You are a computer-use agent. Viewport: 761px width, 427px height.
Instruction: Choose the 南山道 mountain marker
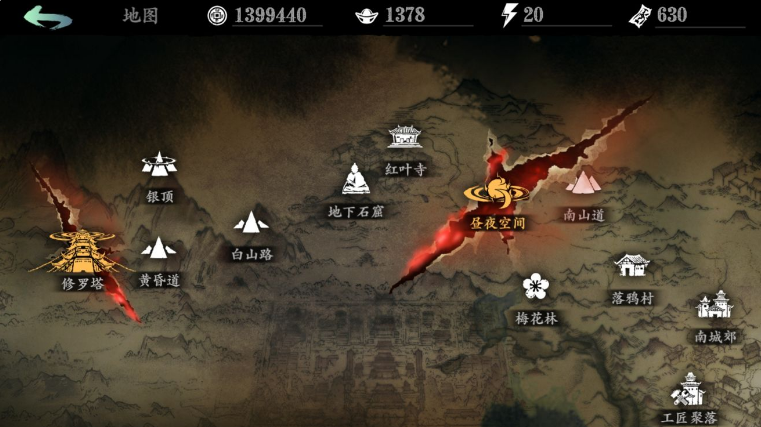tap(584, 183)
